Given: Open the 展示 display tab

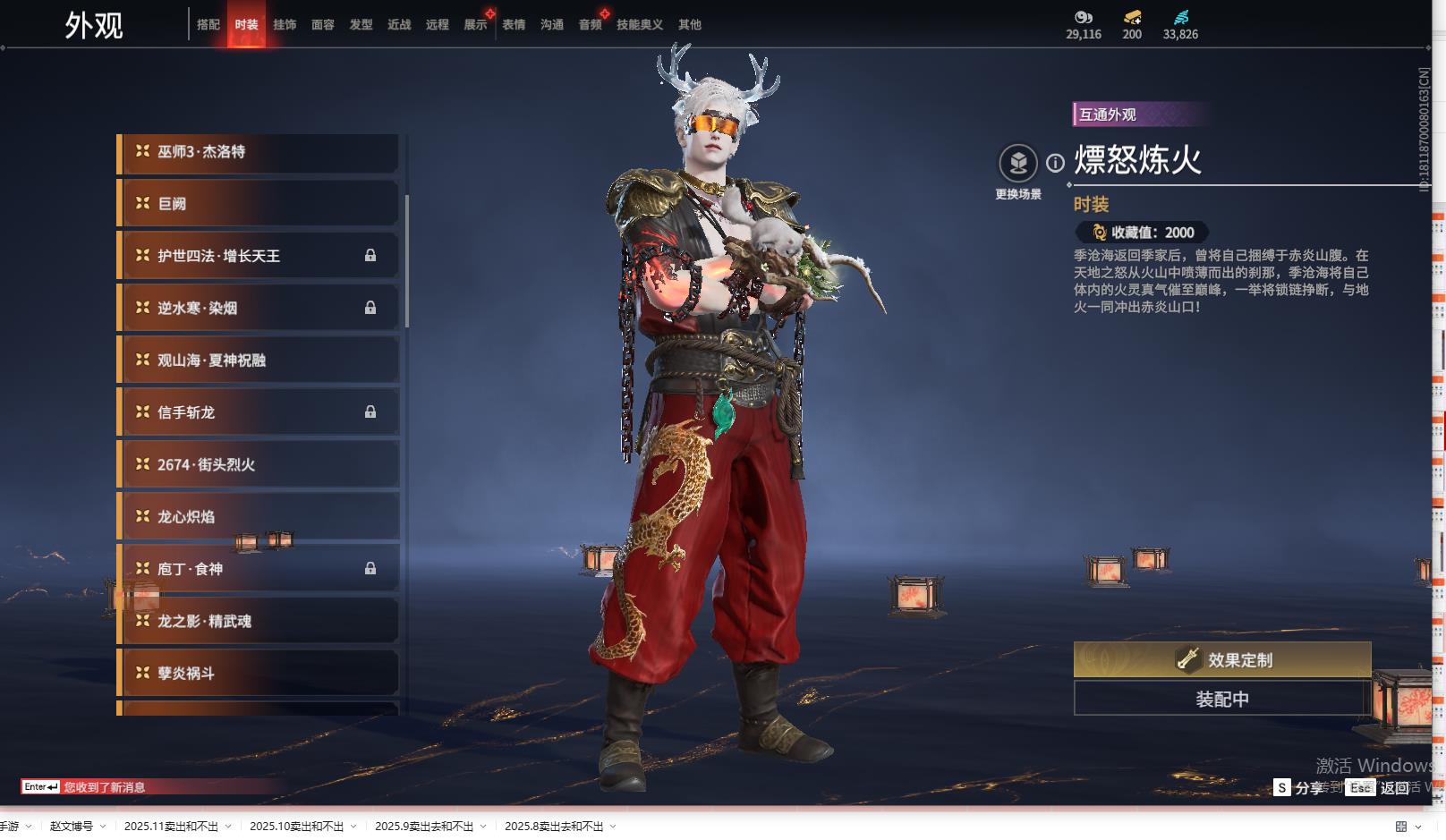Looking at the screenshot, I should 475,25.
